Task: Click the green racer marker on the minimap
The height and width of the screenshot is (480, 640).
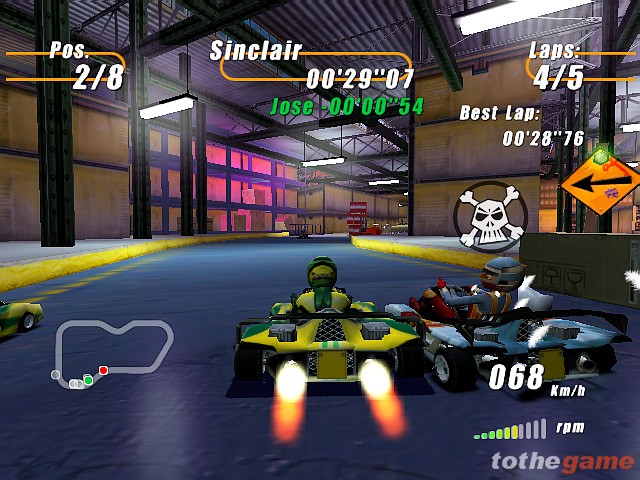Action: tap(88, 379)
